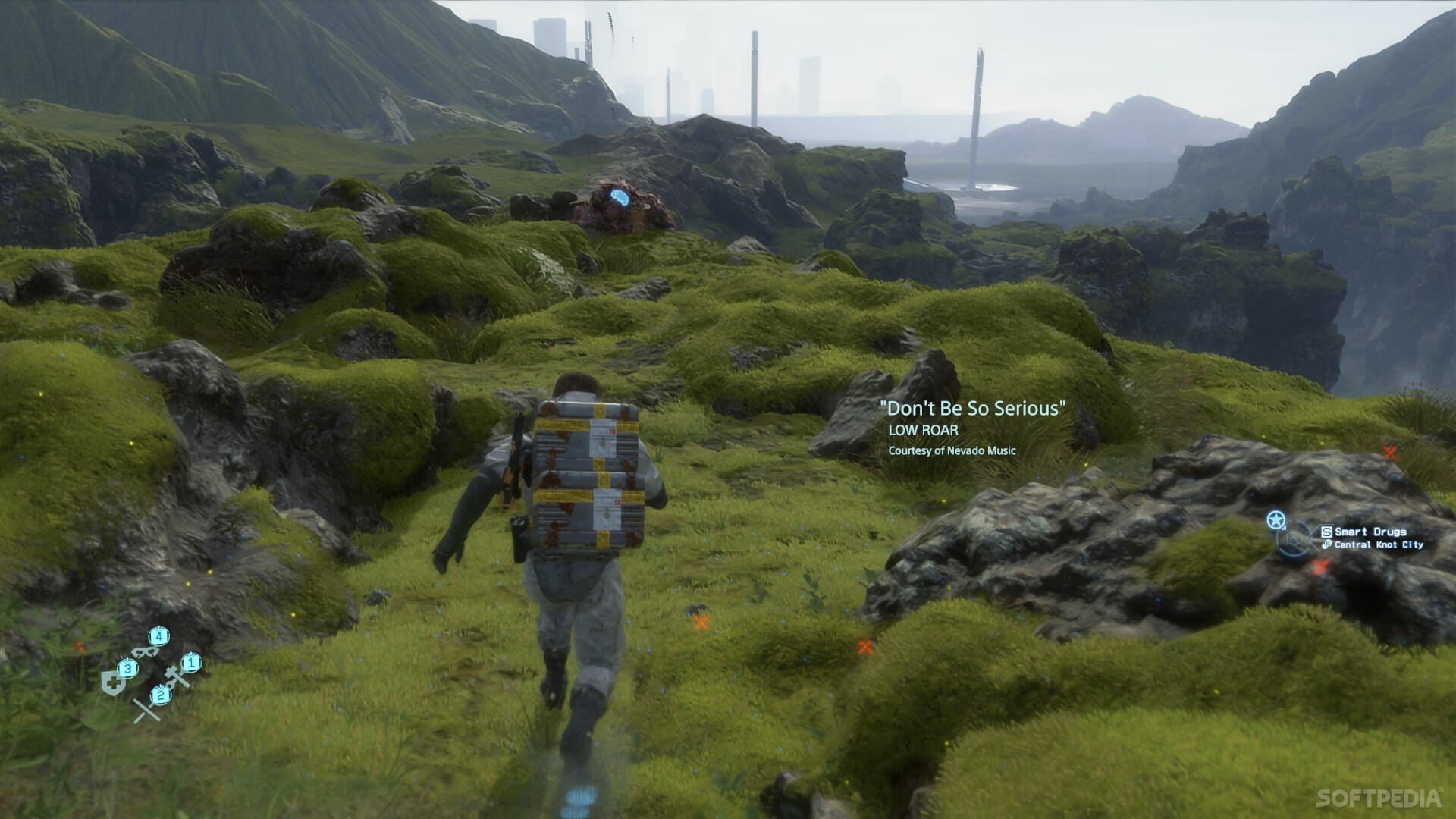
Task: Select the Smart Drugs cargo label
Action: tap(1370, 532)
